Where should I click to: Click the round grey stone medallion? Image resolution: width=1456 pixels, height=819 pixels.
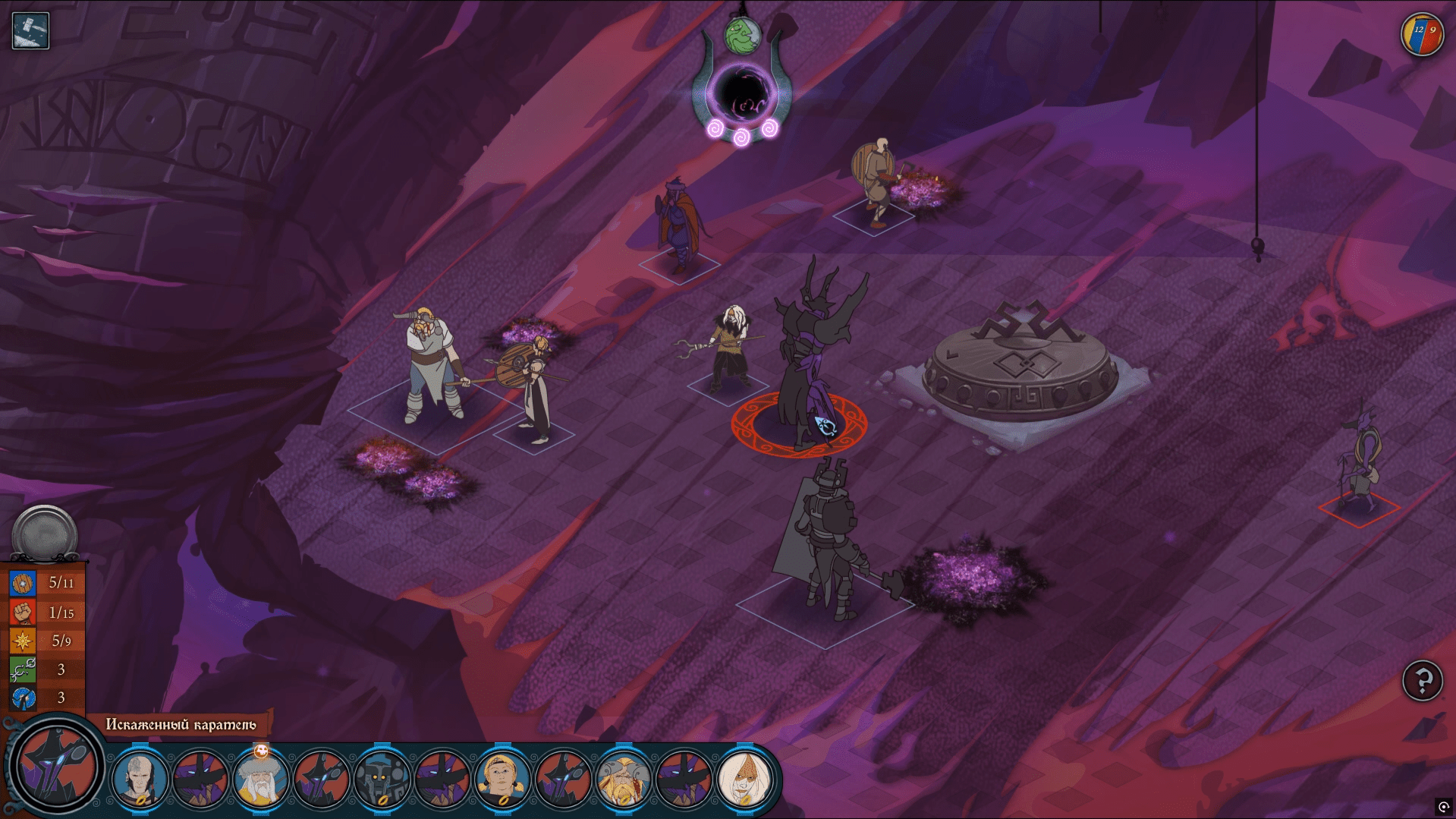[45, 534]
